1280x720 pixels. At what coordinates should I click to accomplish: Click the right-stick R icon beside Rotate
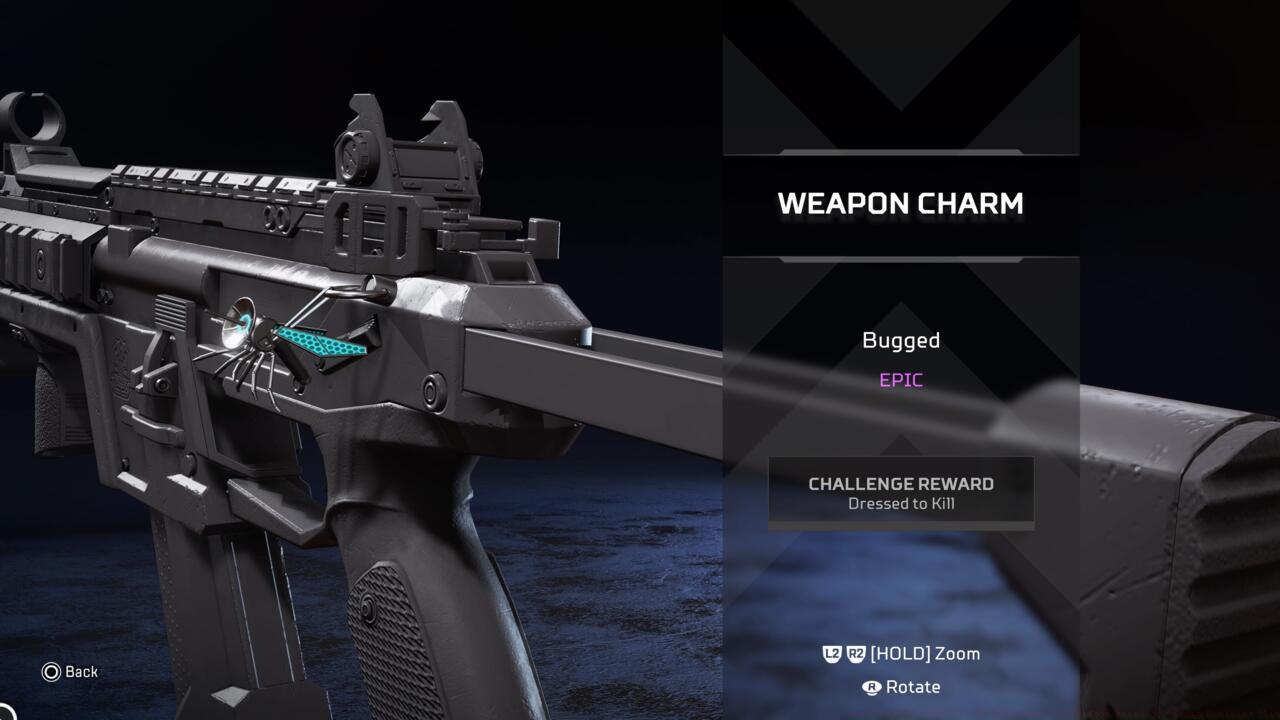(872, 687)
